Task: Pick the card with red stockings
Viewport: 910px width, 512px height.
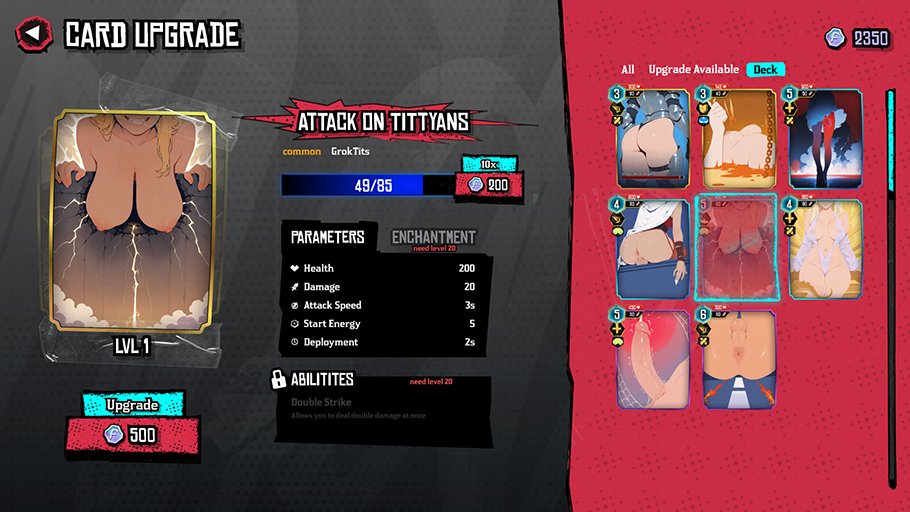Action: (824, 136)
